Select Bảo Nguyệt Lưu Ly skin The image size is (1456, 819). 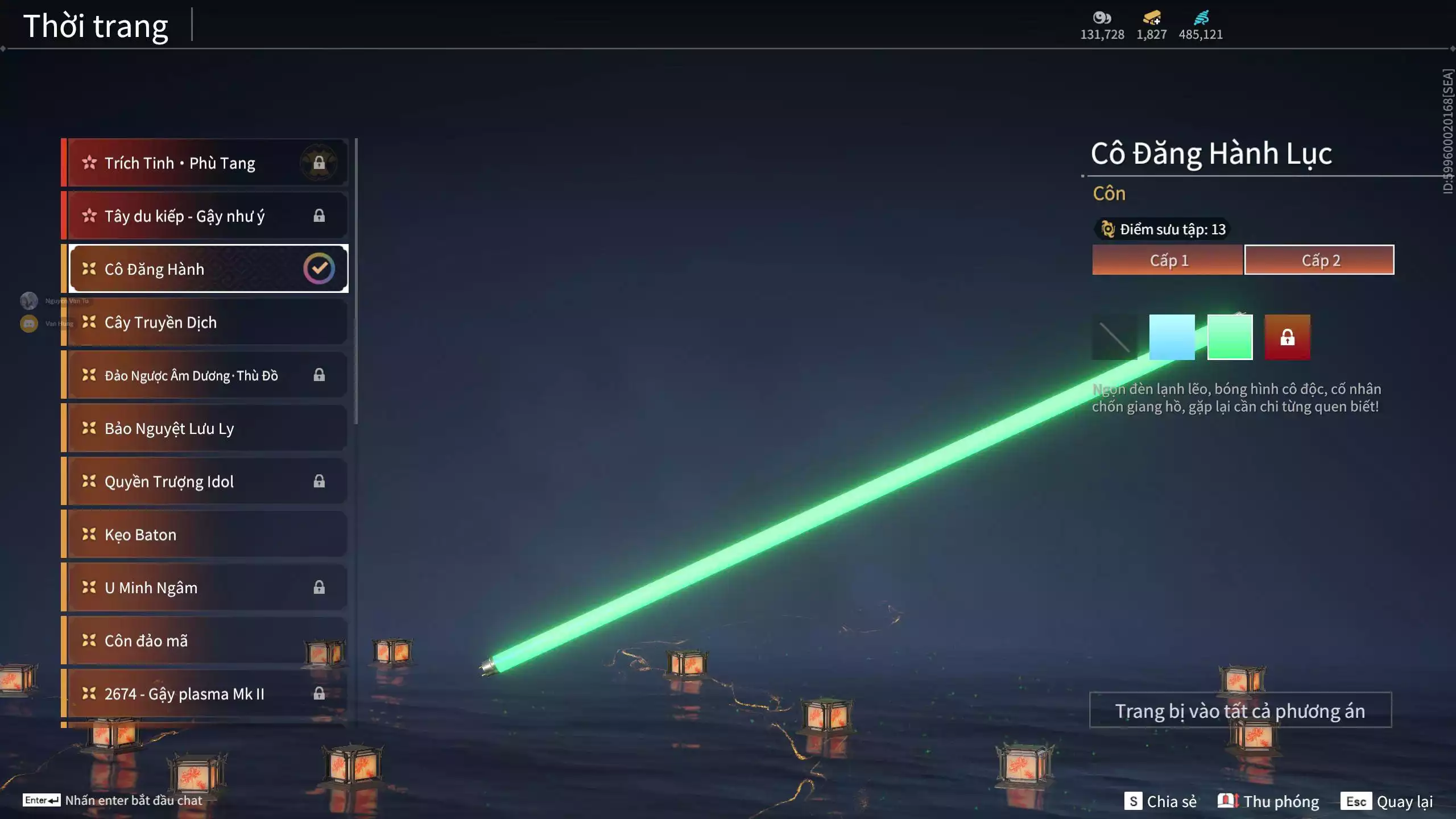(x=205, y=428)
